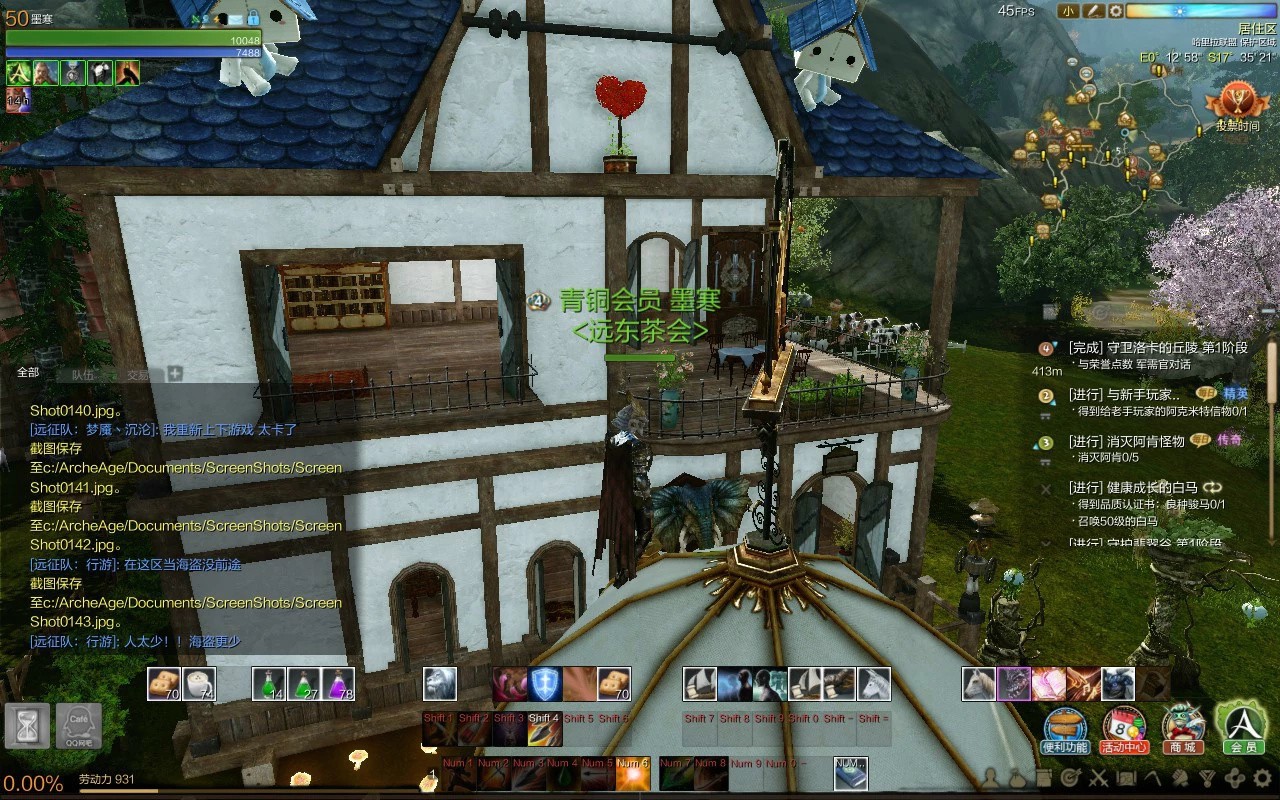Use the purple potion with 78 charges
Image resolution: width=1280 pixels, height=800 pixels.
[338, 684]
